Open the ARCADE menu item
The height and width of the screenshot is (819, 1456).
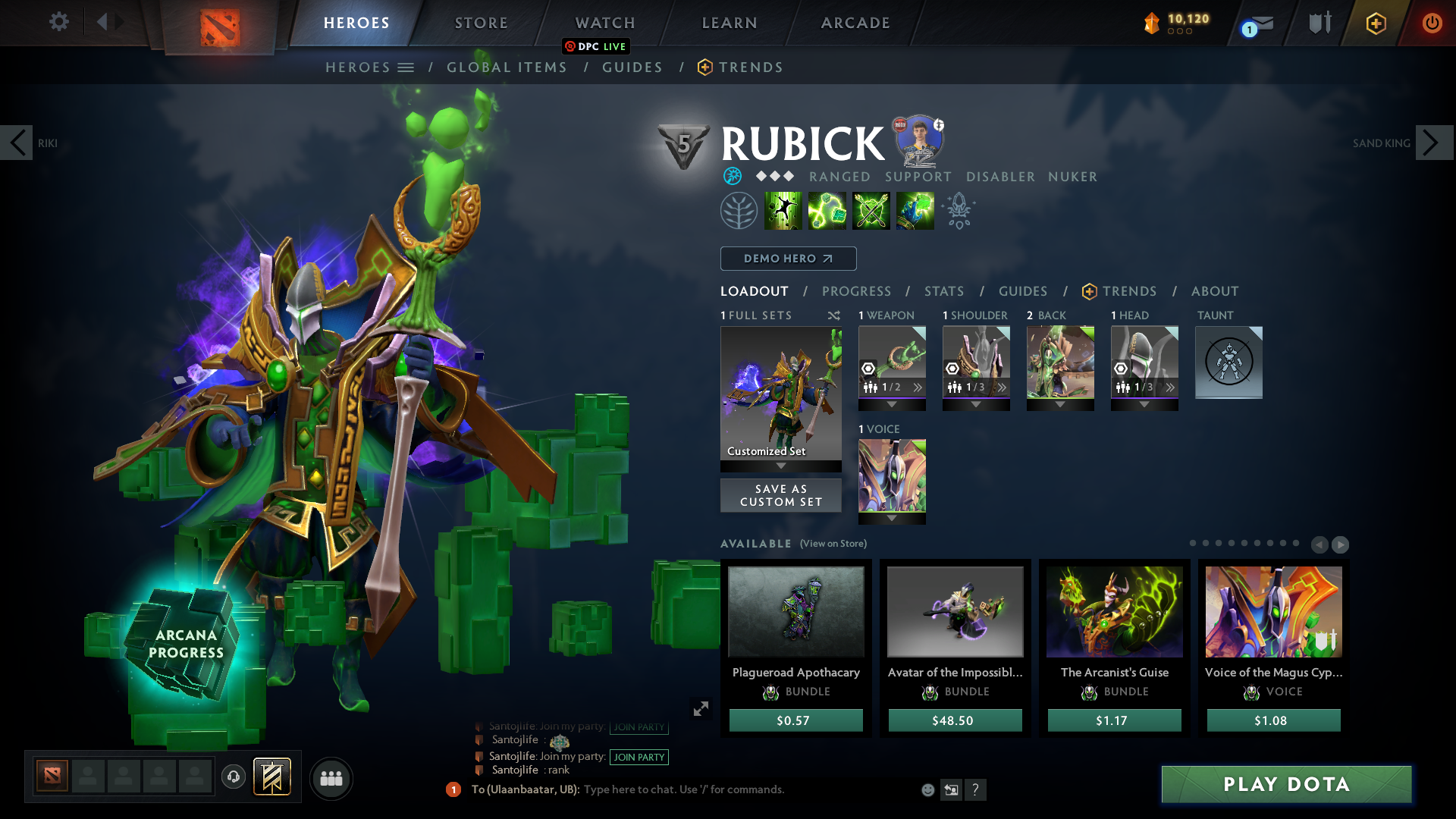click(854, 23)
